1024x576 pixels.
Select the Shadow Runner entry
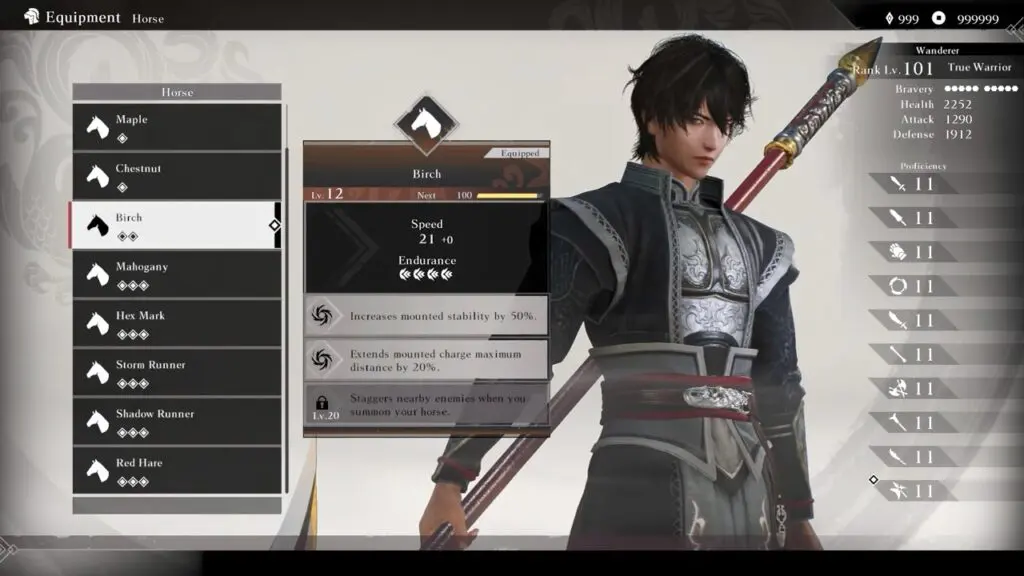[176, 421]
